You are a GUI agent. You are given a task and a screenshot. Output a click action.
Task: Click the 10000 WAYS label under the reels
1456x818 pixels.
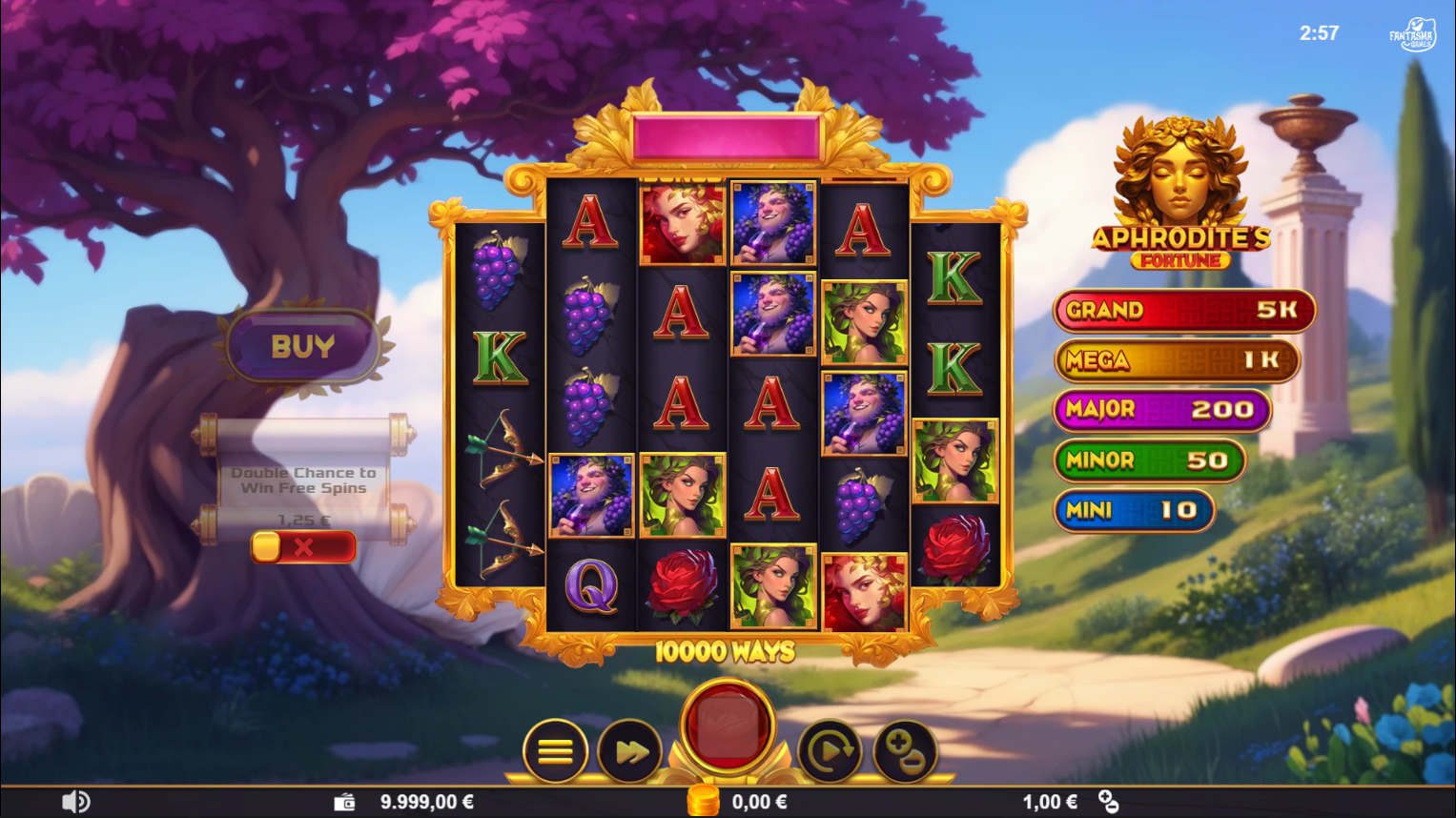click(727, 648)
